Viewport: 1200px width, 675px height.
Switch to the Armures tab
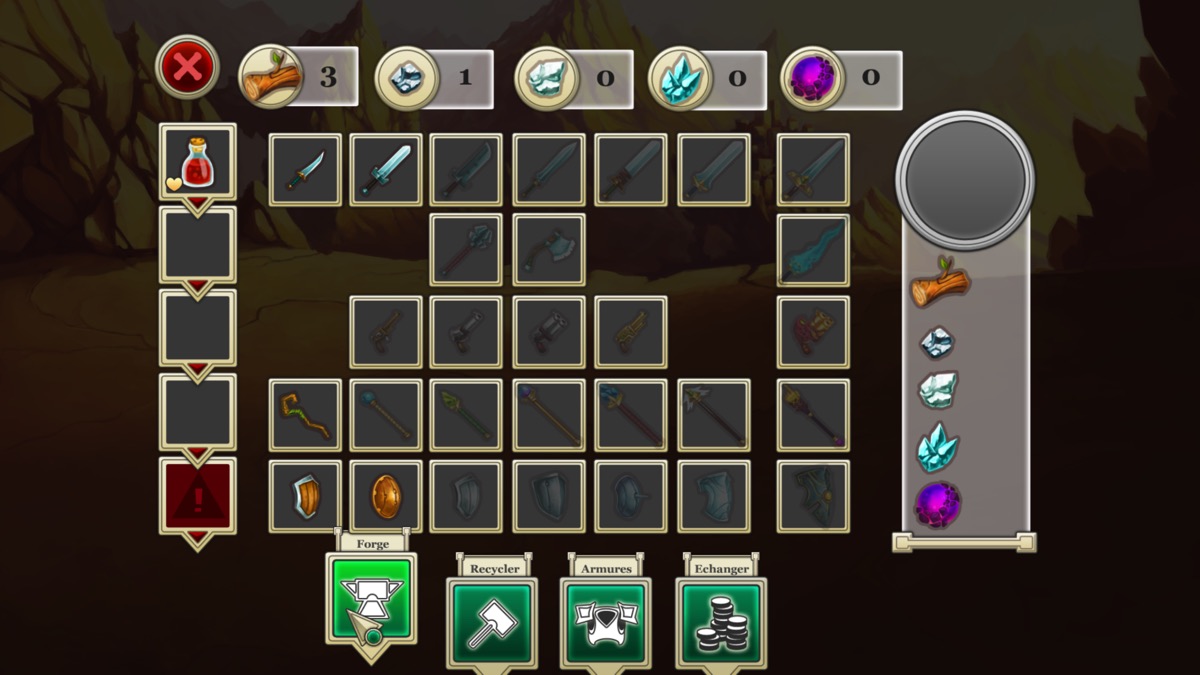[605, 622]
